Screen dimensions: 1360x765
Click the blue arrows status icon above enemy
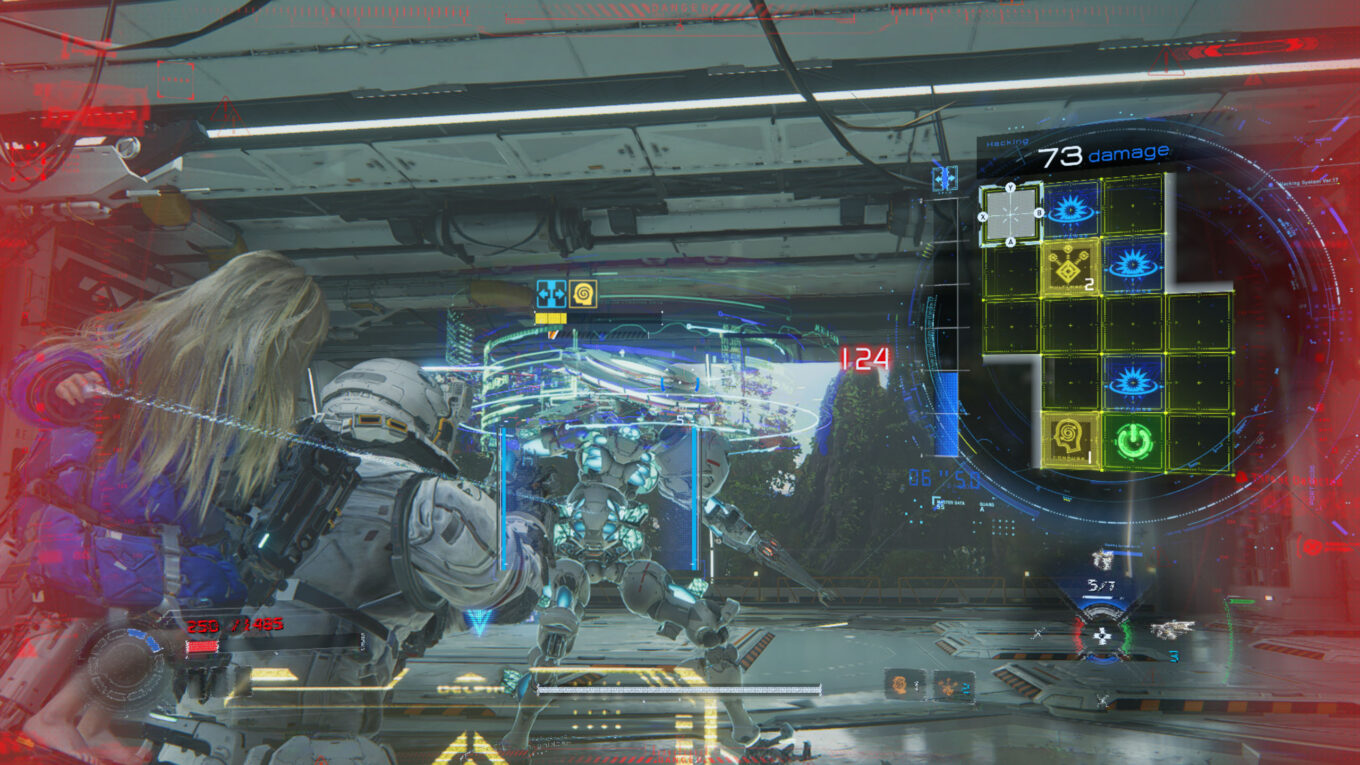[x=550, y=294]
